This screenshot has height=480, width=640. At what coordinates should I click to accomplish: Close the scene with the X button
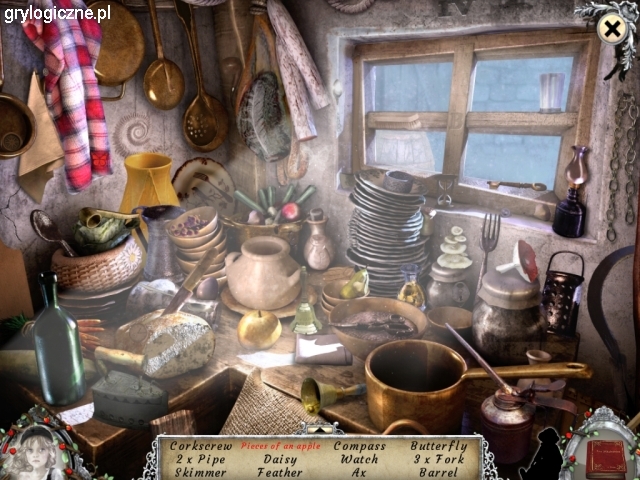click(610, 30)
